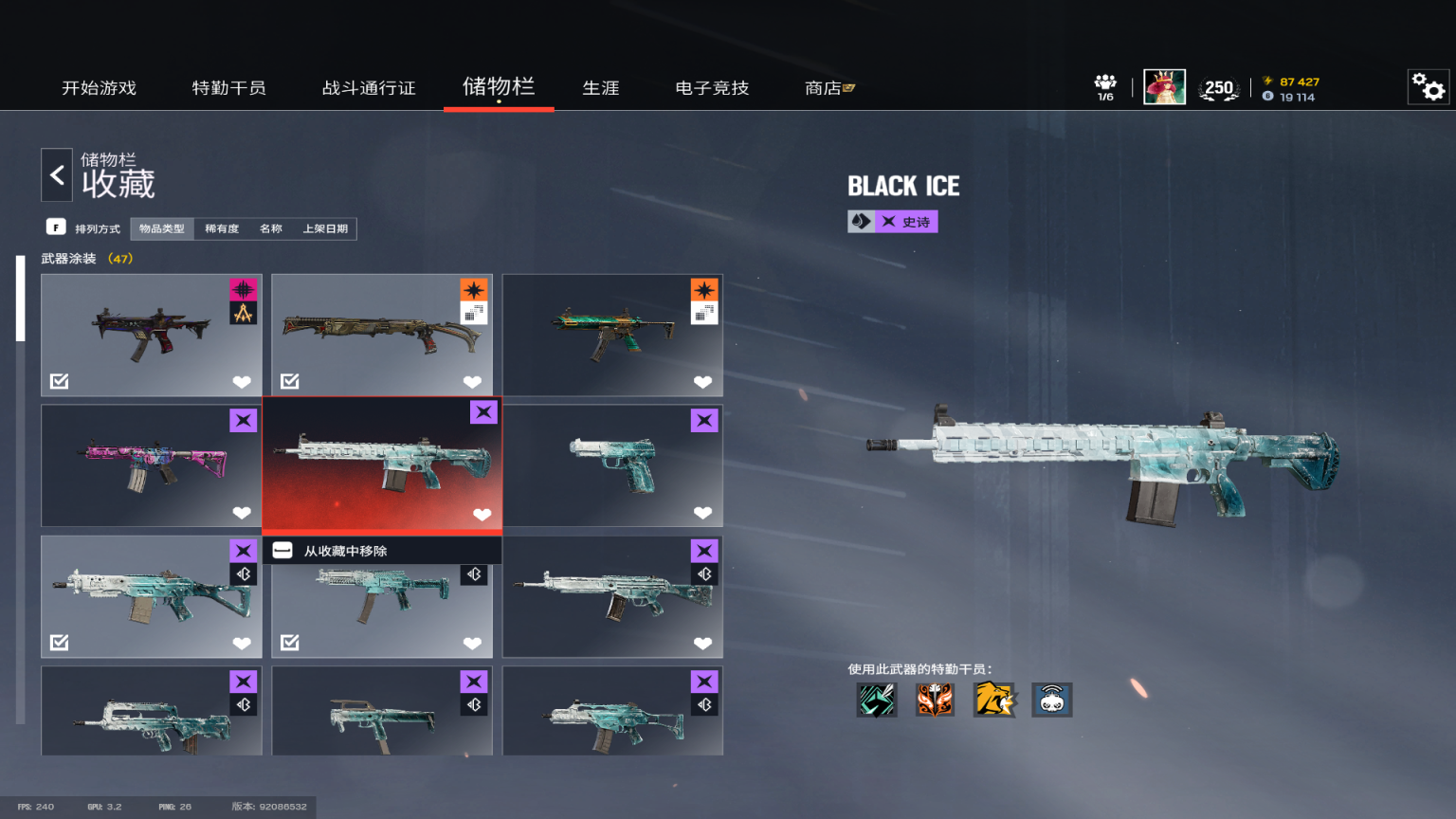Click the player profile avatar
Image resolution: width=1456 pixels, height=819 pixels.
(1164, 87)
